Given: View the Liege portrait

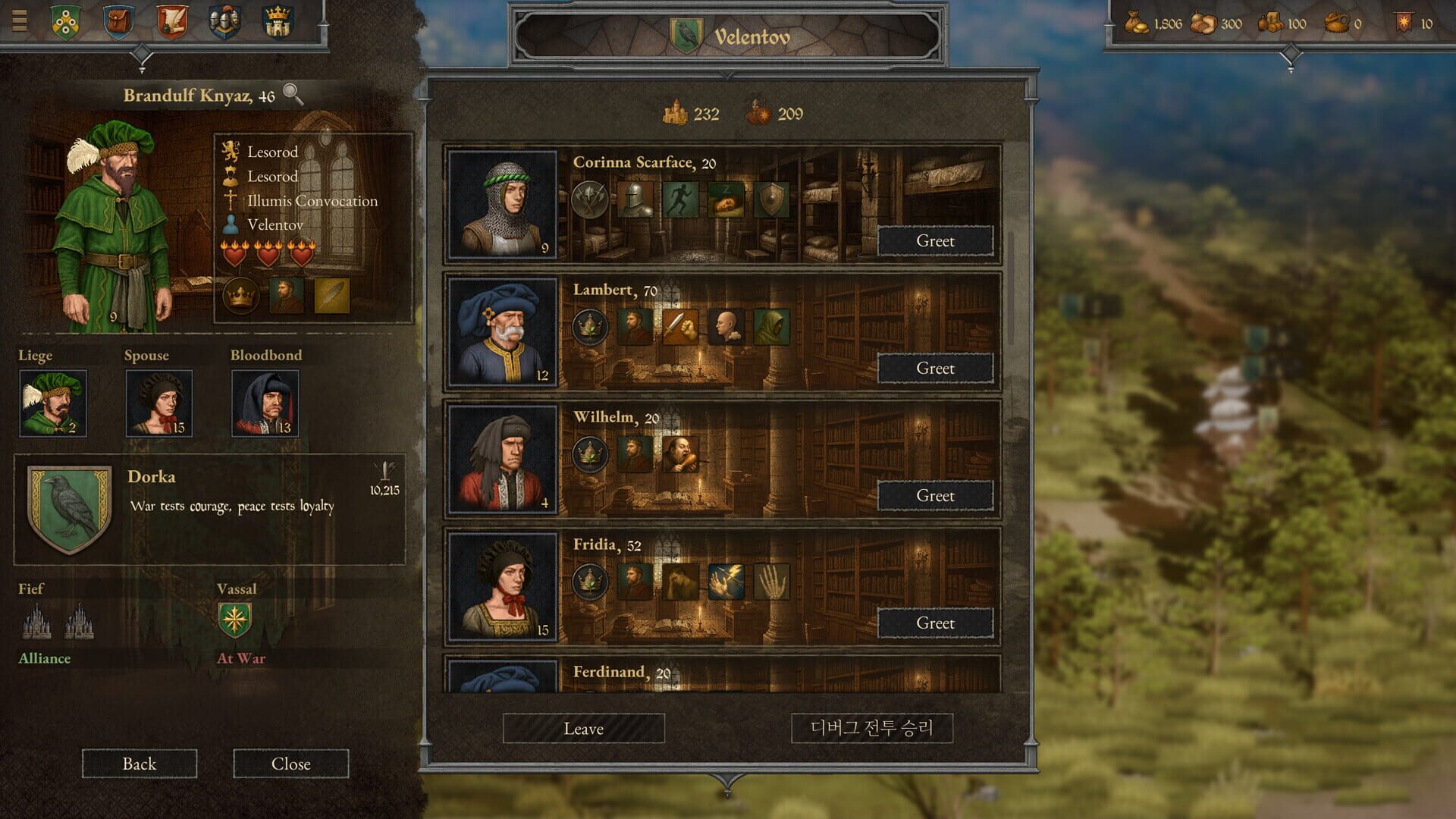Looking at the screenshot, I should pyautogui.click(x=52, y=403).
